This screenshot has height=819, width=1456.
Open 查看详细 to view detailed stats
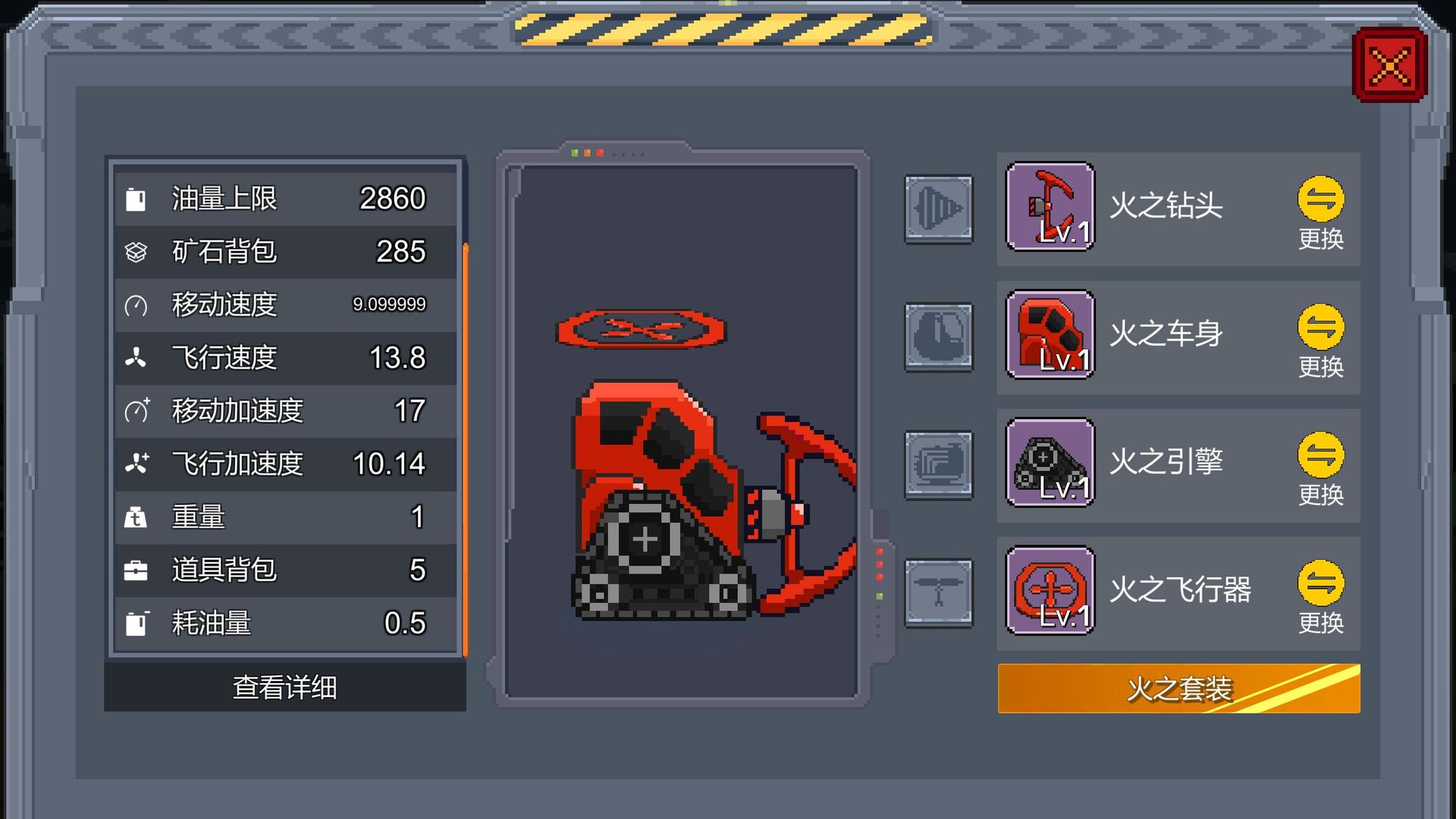tap(284, 689)
